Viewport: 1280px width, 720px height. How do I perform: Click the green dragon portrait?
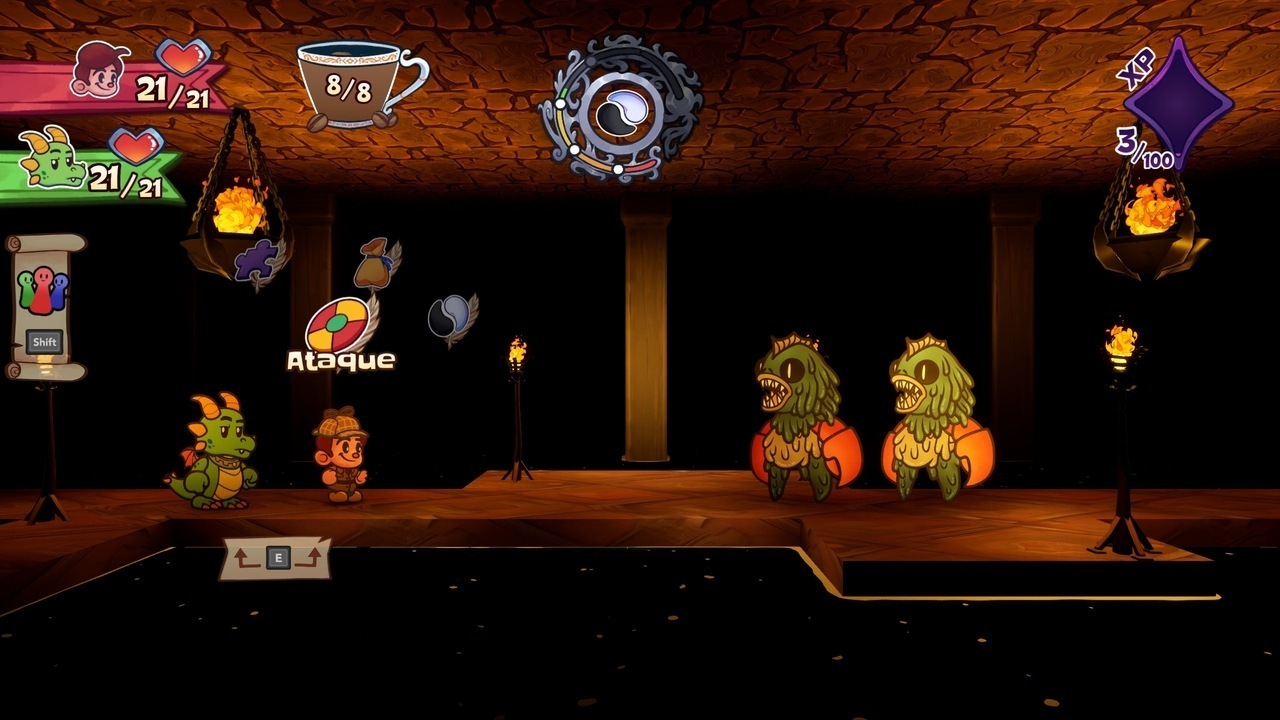point(53,159)
